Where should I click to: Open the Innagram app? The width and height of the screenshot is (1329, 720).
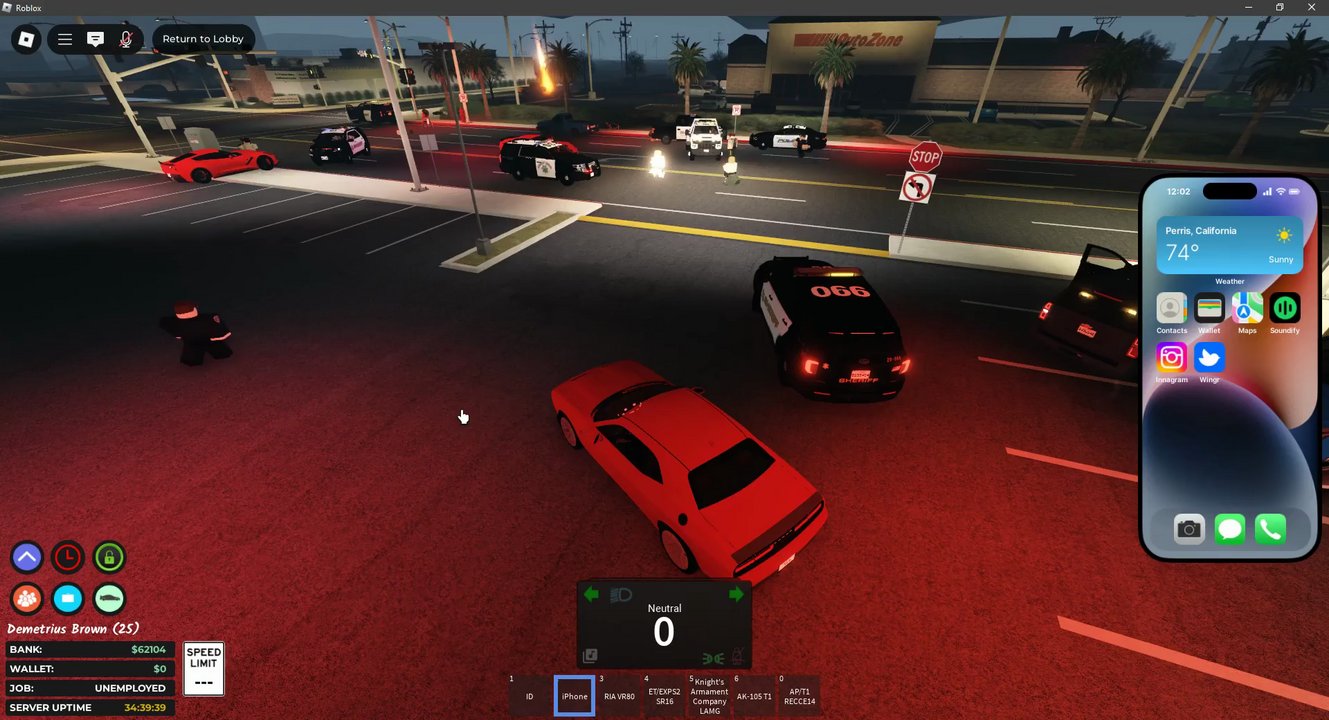click(x=1171, y=357)
